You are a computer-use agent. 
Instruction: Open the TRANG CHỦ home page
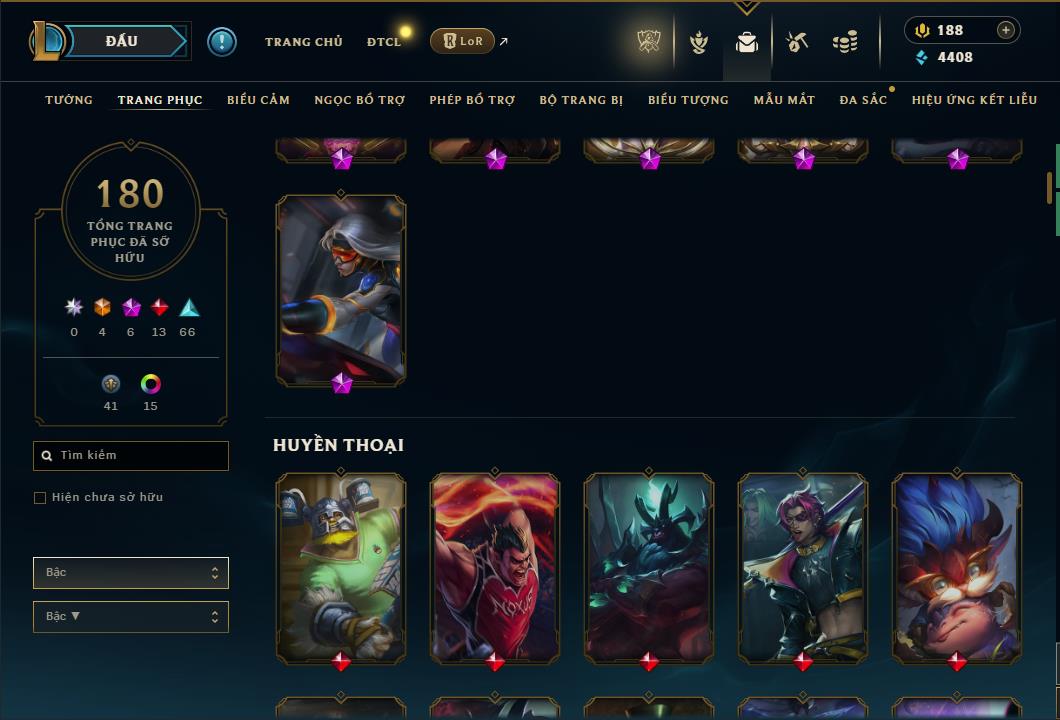pyautogui.click(x=303, y=42)
